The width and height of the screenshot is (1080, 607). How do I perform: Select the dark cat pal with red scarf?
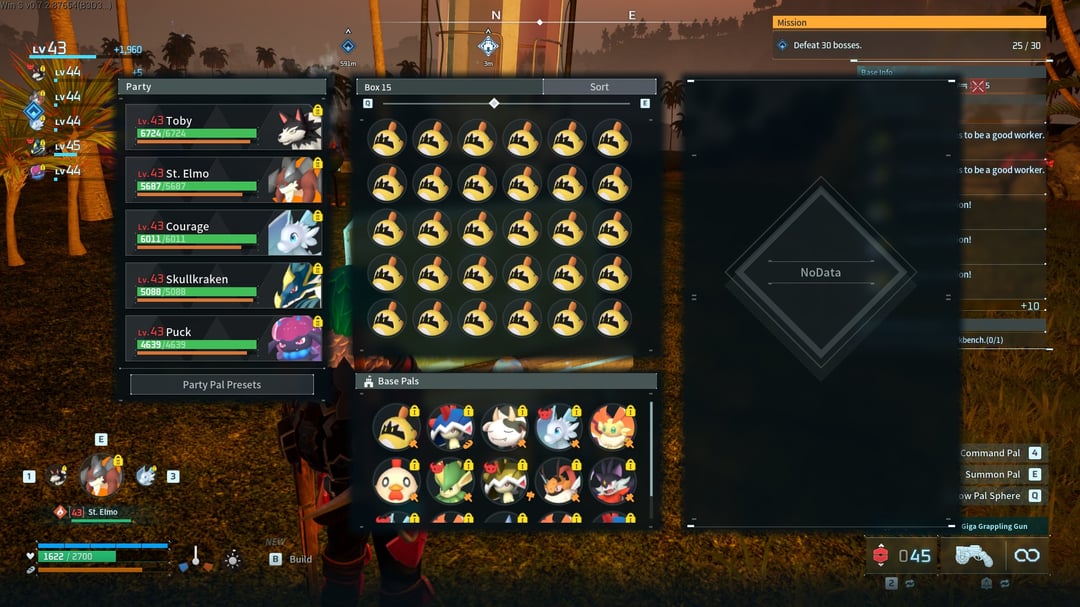(x=612, y=481)
